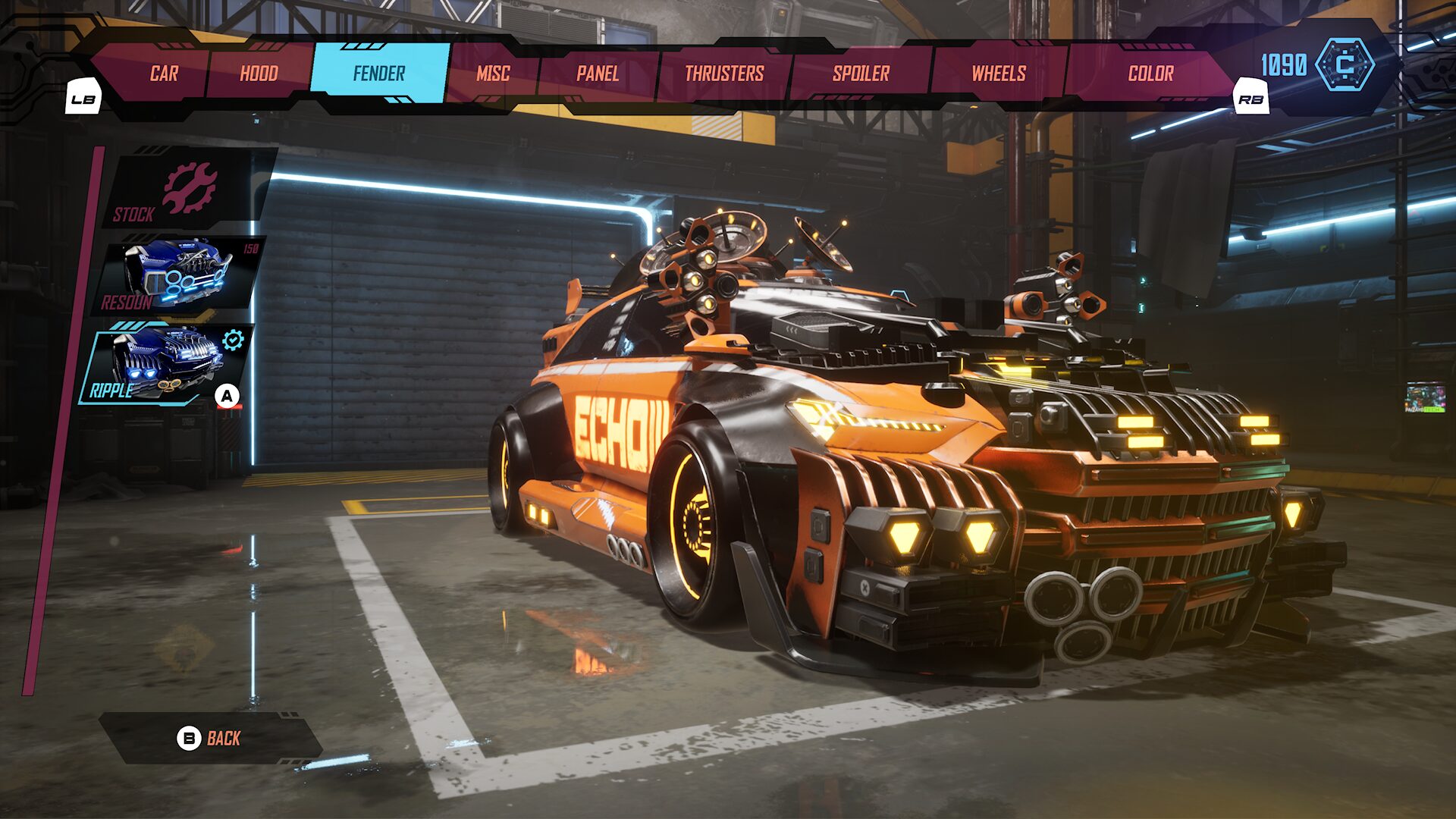Open the Spoiler tab
The image size is (1456, 819).
[x=860, y=73]
